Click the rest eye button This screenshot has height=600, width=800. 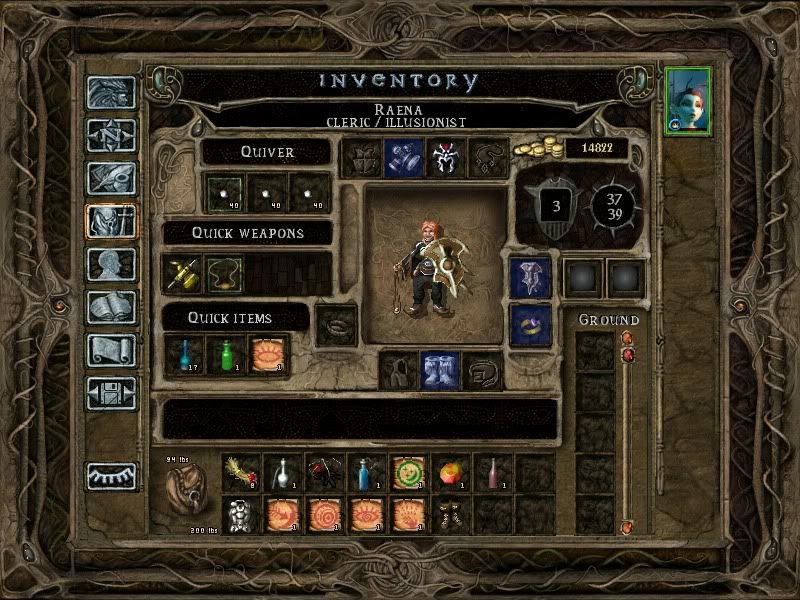(x=110, y=477)
